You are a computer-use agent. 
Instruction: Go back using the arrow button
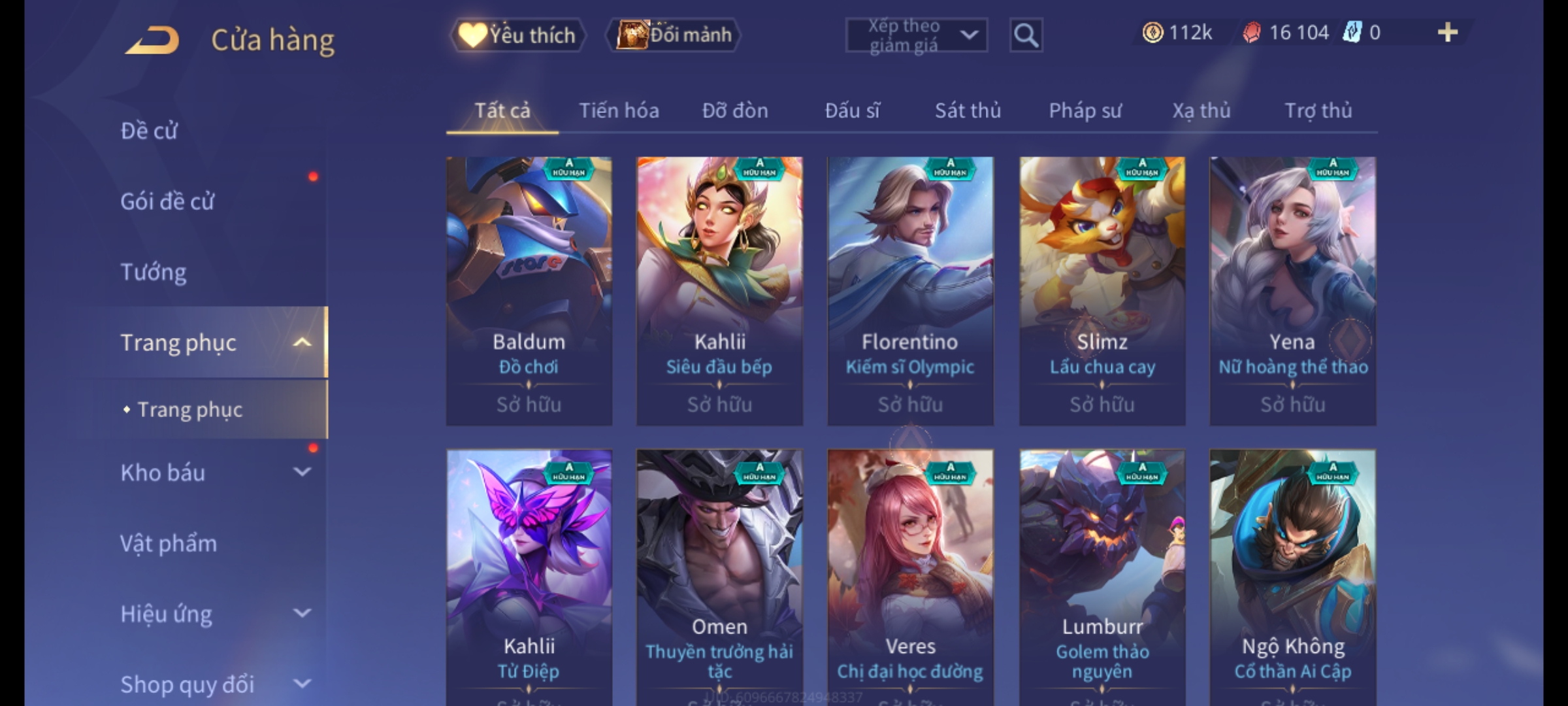coord(152,40)
